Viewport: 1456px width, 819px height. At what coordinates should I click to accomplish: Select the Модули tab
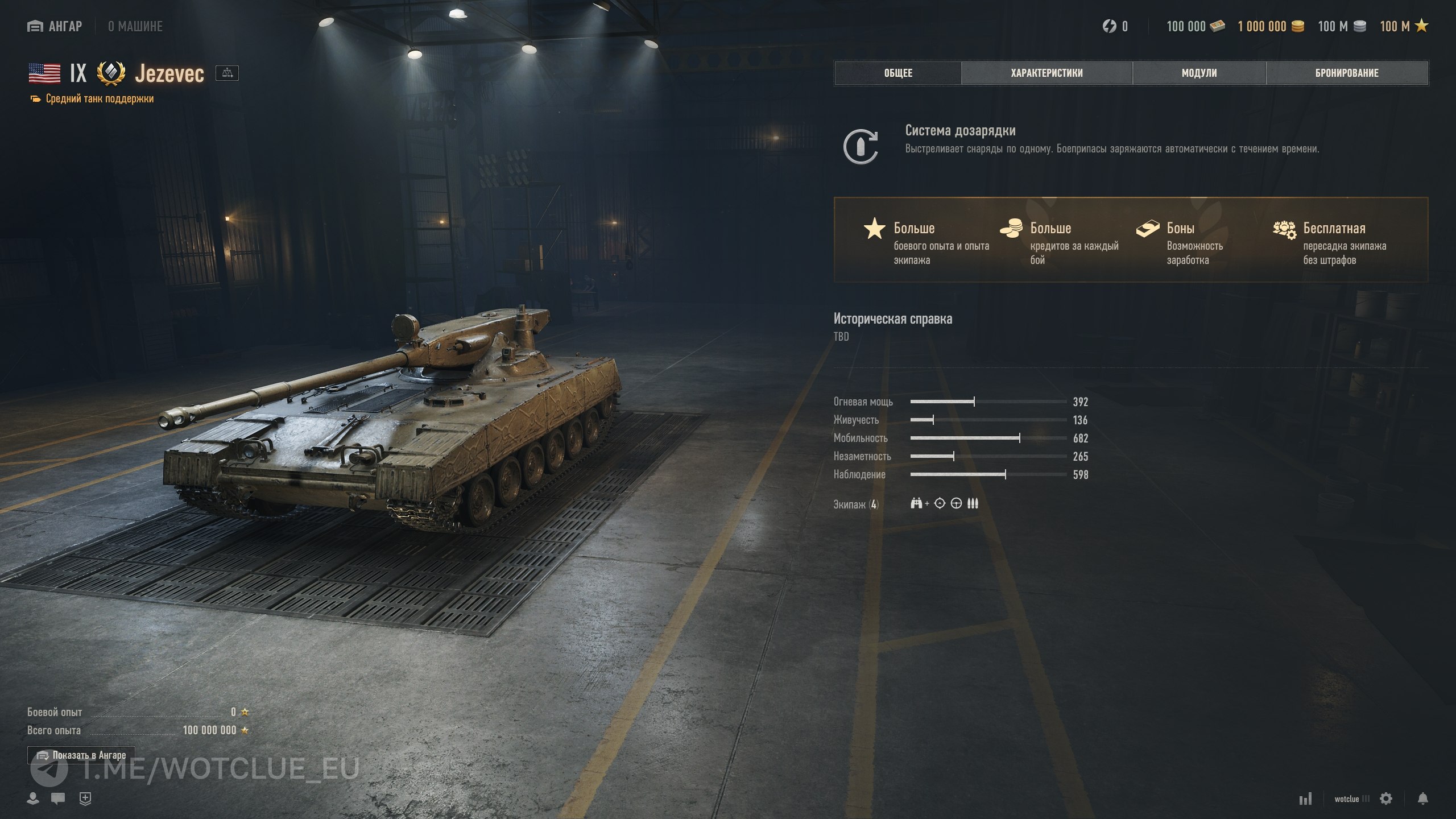(1199, 73)
